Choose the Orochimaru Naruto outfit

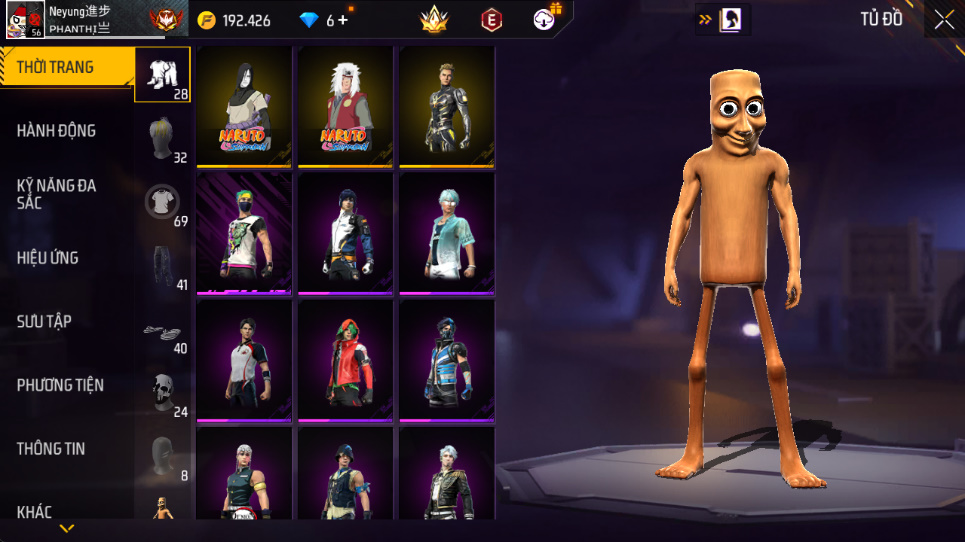[x=244, y=105]
